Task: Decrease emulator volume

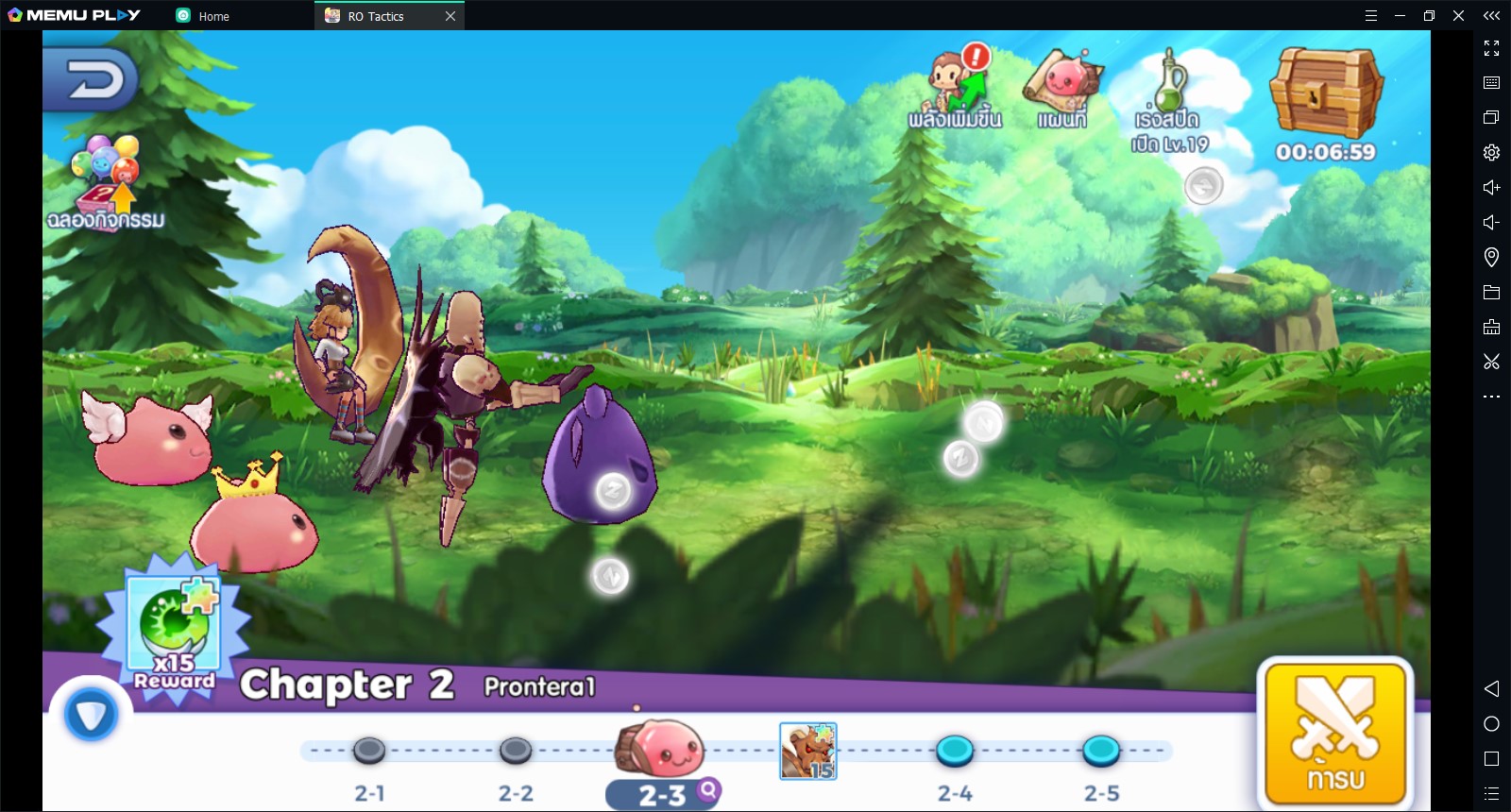Action: (1490, 223)
